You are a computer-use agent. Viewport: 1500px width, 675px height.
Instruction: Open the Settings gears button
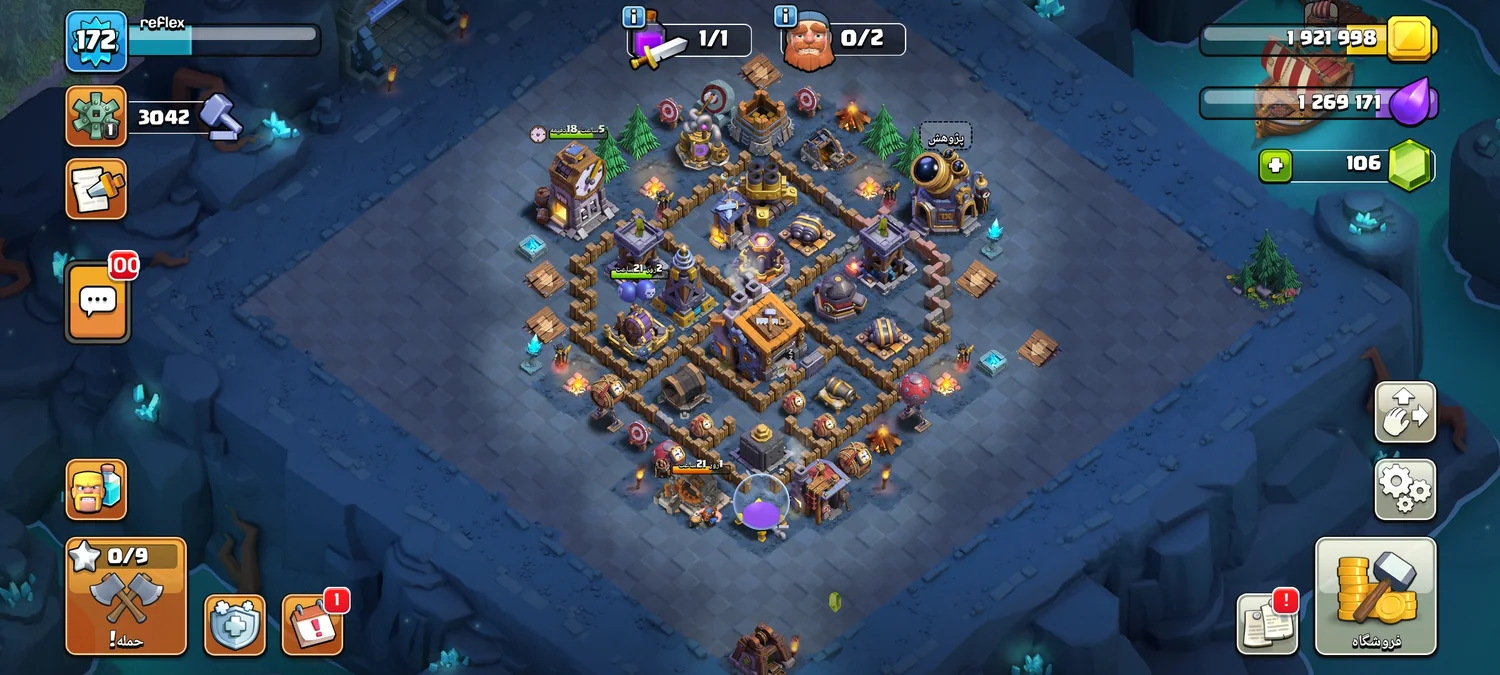click(1405, 490)
